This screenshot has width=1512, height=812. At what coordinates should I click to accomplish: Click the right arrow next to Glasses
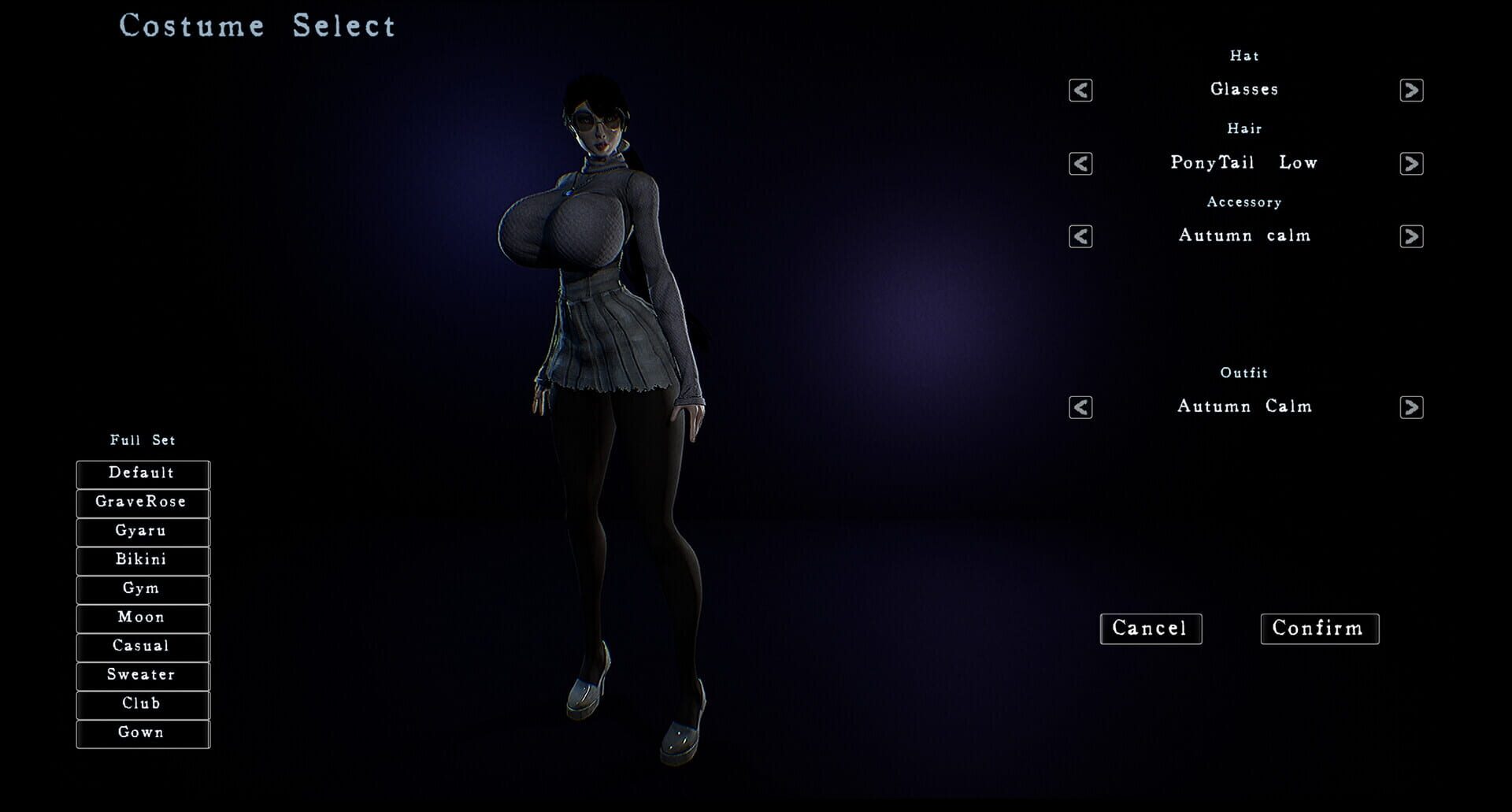pos(1412,91)
